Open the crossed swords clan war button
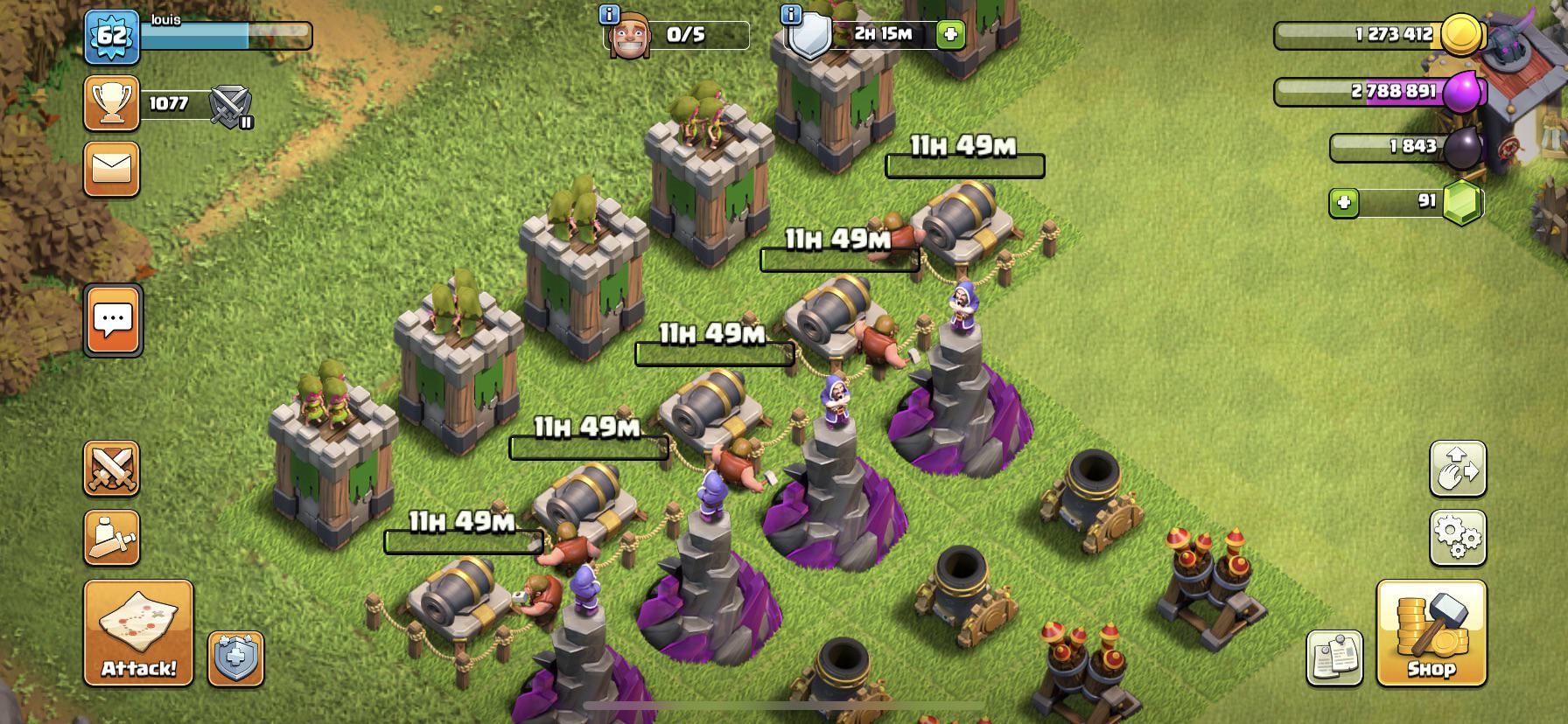Image resolution: width=1568 pixels, height=724 pixels. point(112,469)
